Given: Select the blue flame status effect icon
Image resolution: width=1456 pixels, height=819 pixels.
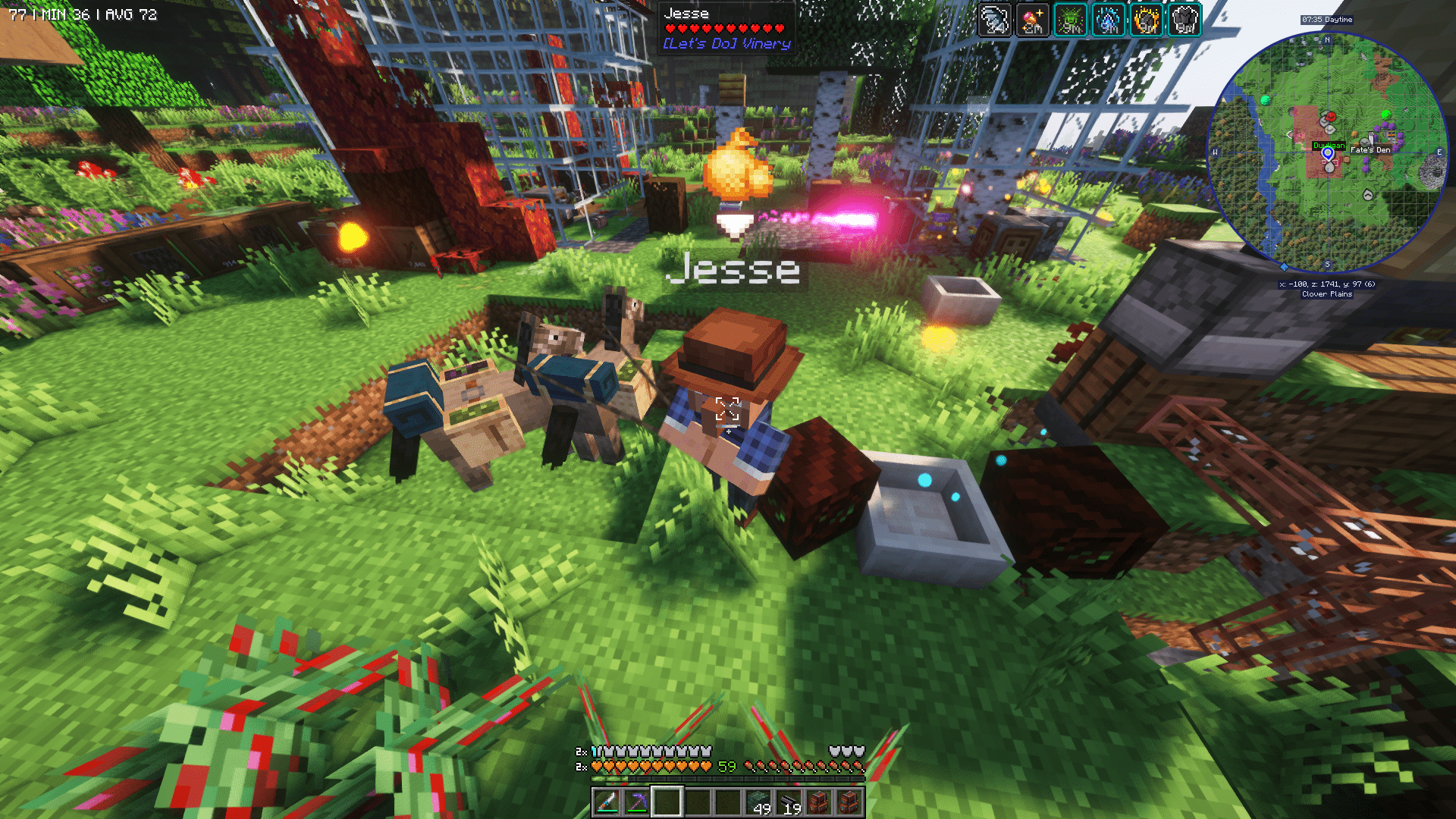Looking at the screenshot, I should (1109, 21).
